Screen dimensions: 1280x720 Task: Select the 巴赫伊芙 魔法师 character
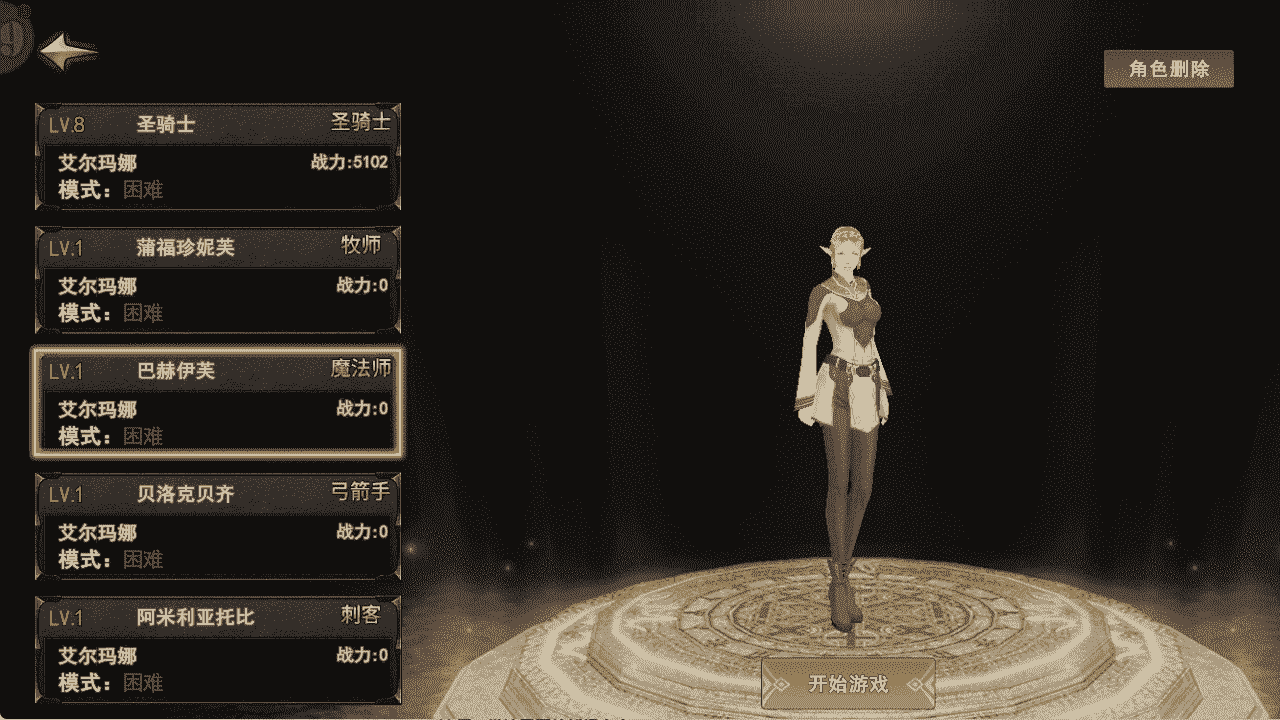point(218,403)
